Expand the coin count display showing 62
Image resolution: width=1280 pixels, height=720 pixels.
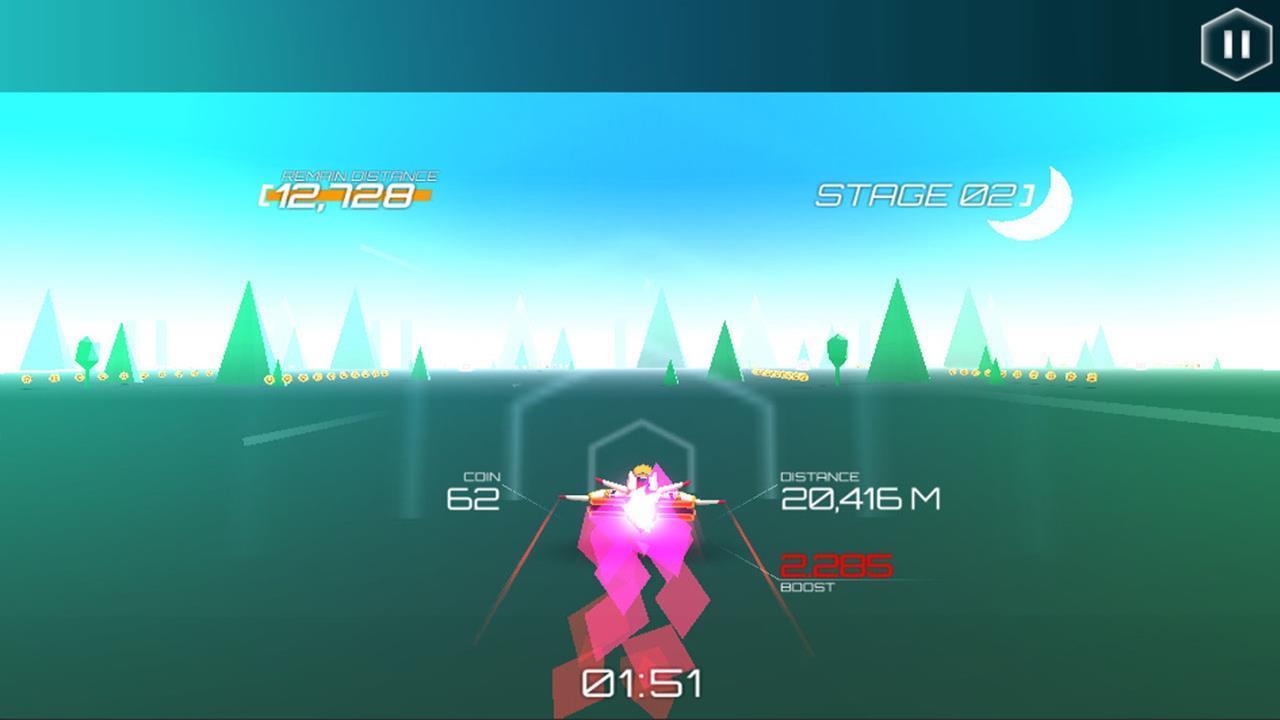(x=477, y=497)
